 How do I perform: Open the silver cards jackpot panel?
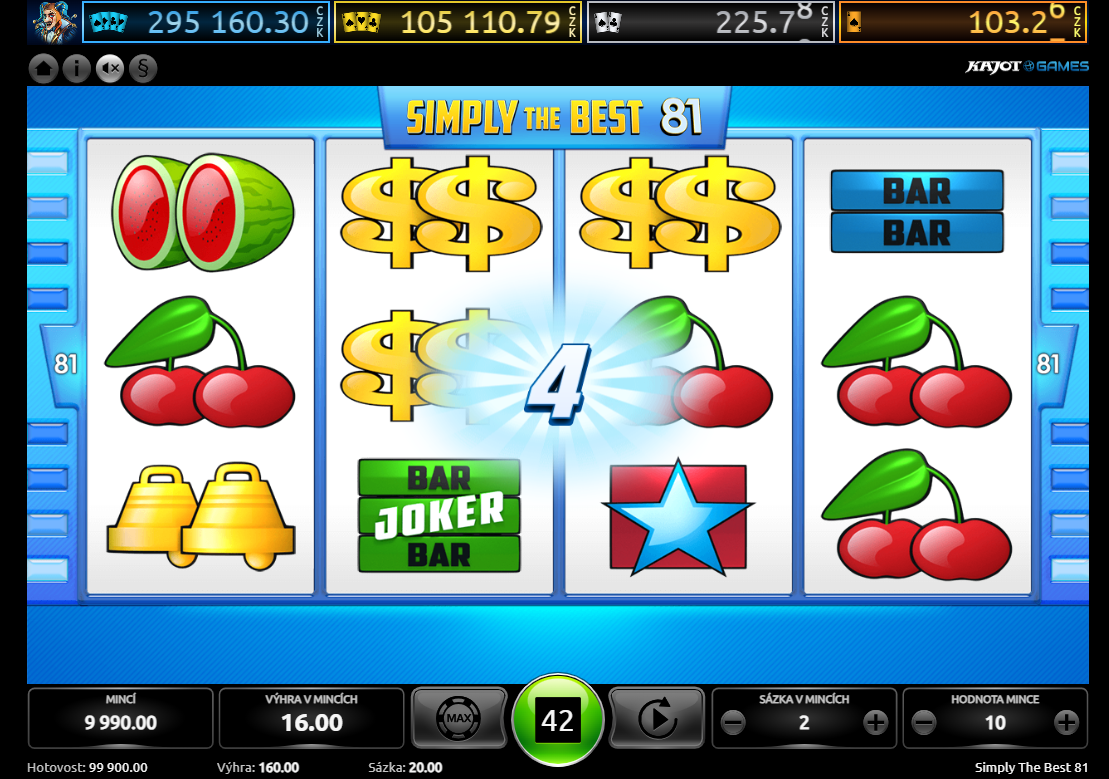coord(710,22)
